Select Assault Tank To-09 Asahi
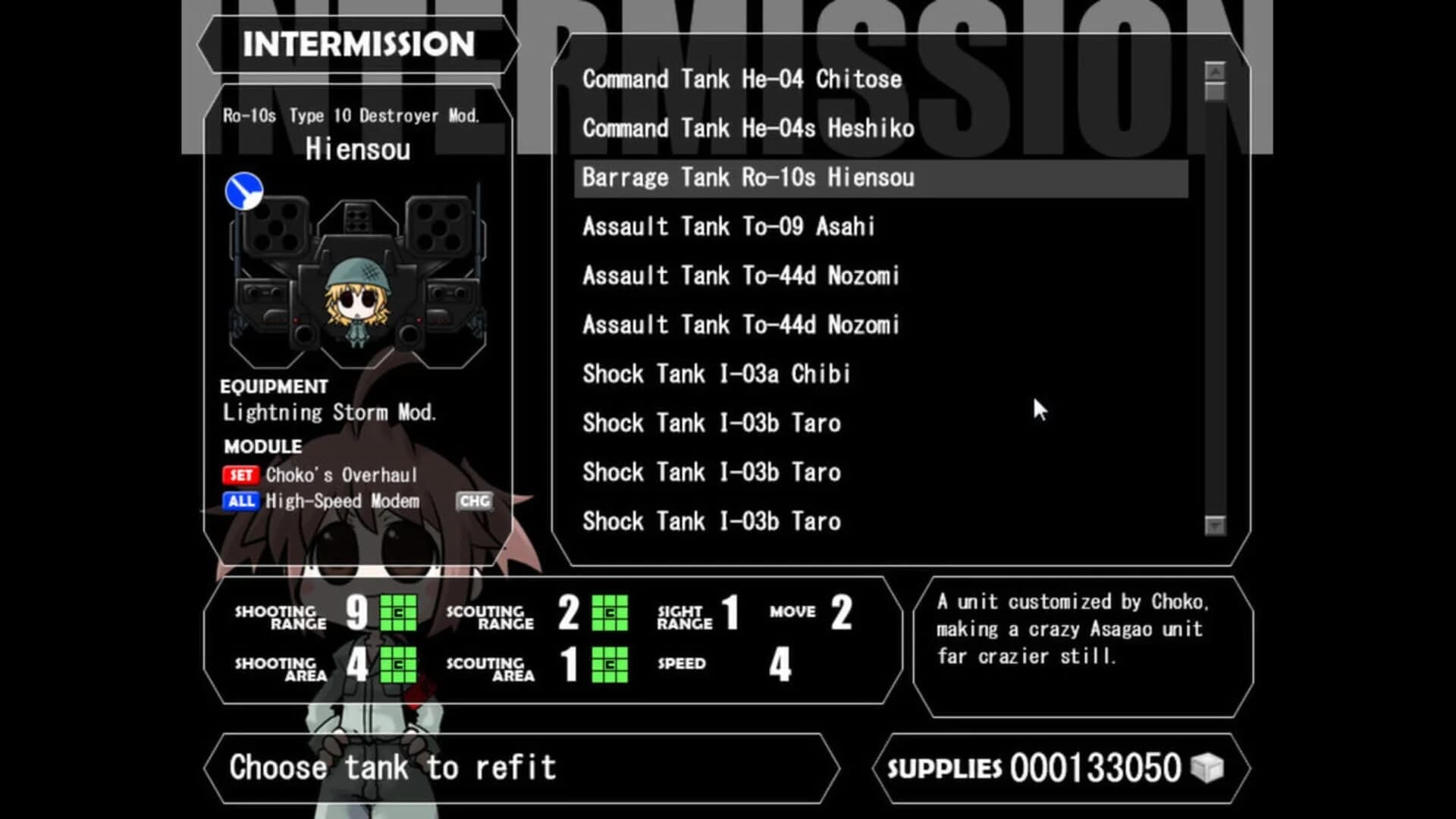 tap(728, 226)
